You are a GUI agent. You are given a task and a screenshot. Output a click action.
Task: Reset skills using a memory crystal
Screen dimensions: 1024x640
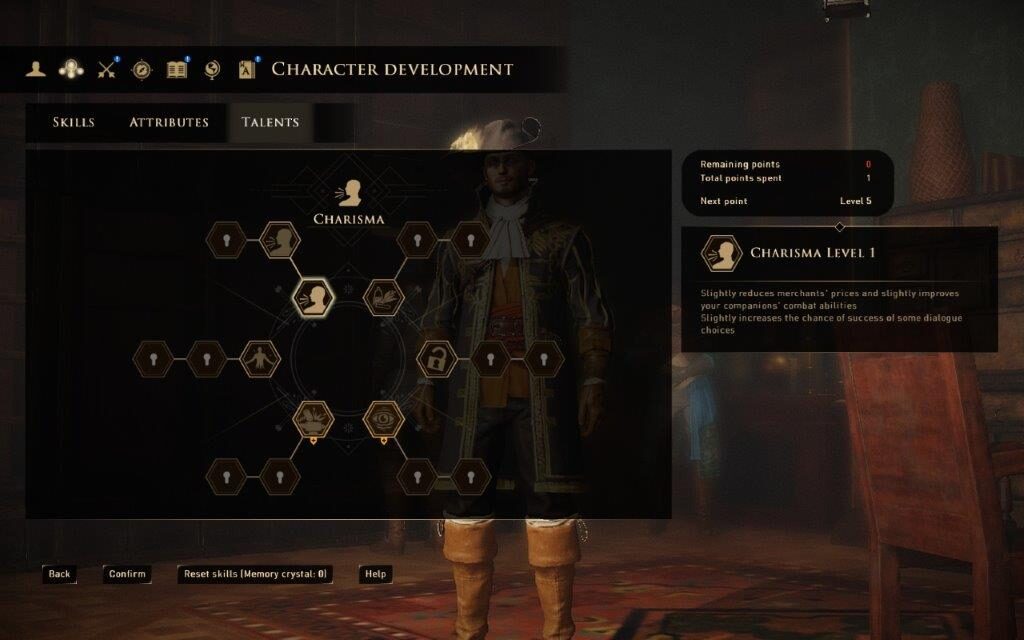[x=255, y=574]
